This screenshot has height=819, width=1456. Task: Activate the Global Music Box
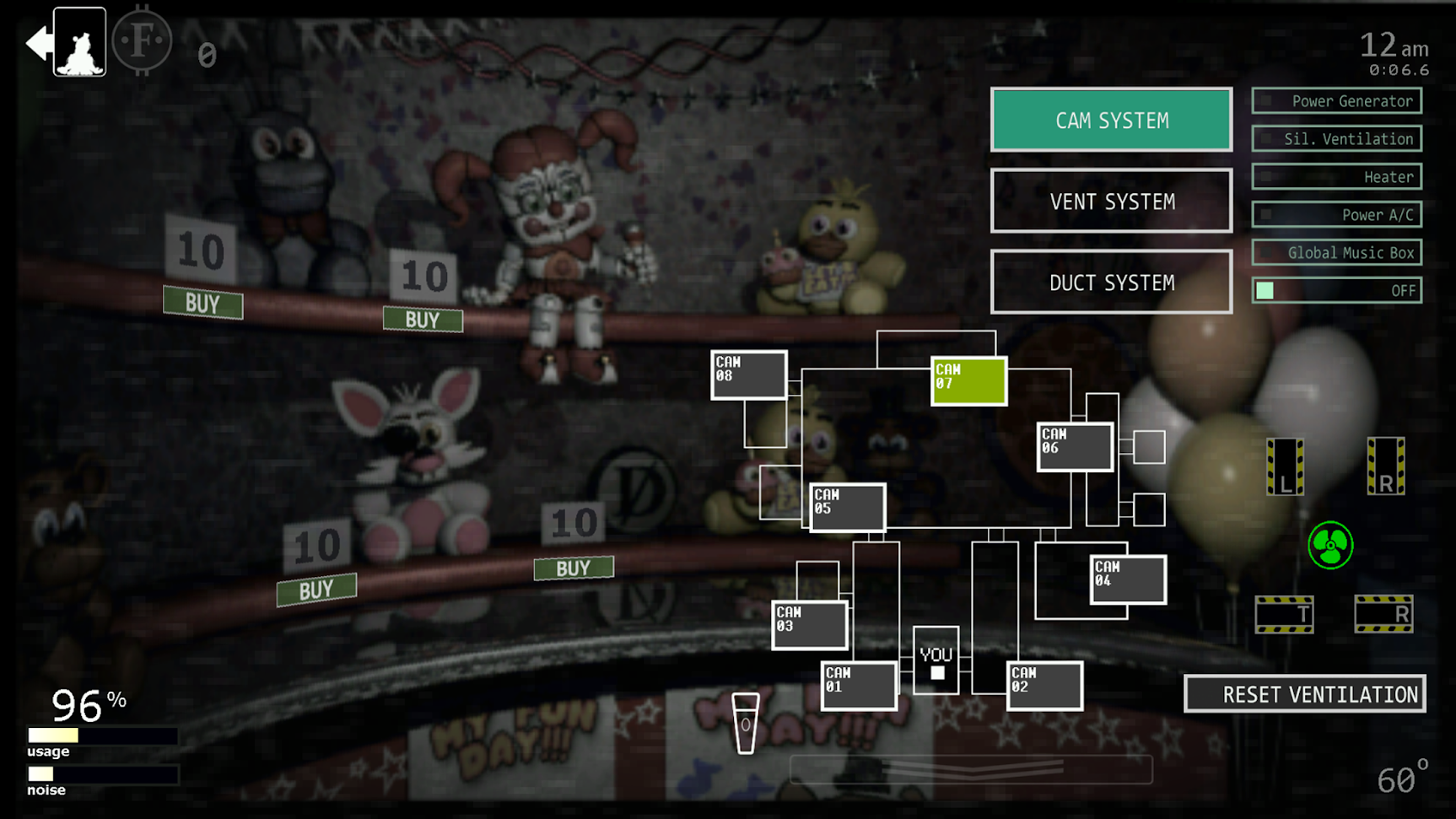pyautogui.click(x=1337, y=252)
